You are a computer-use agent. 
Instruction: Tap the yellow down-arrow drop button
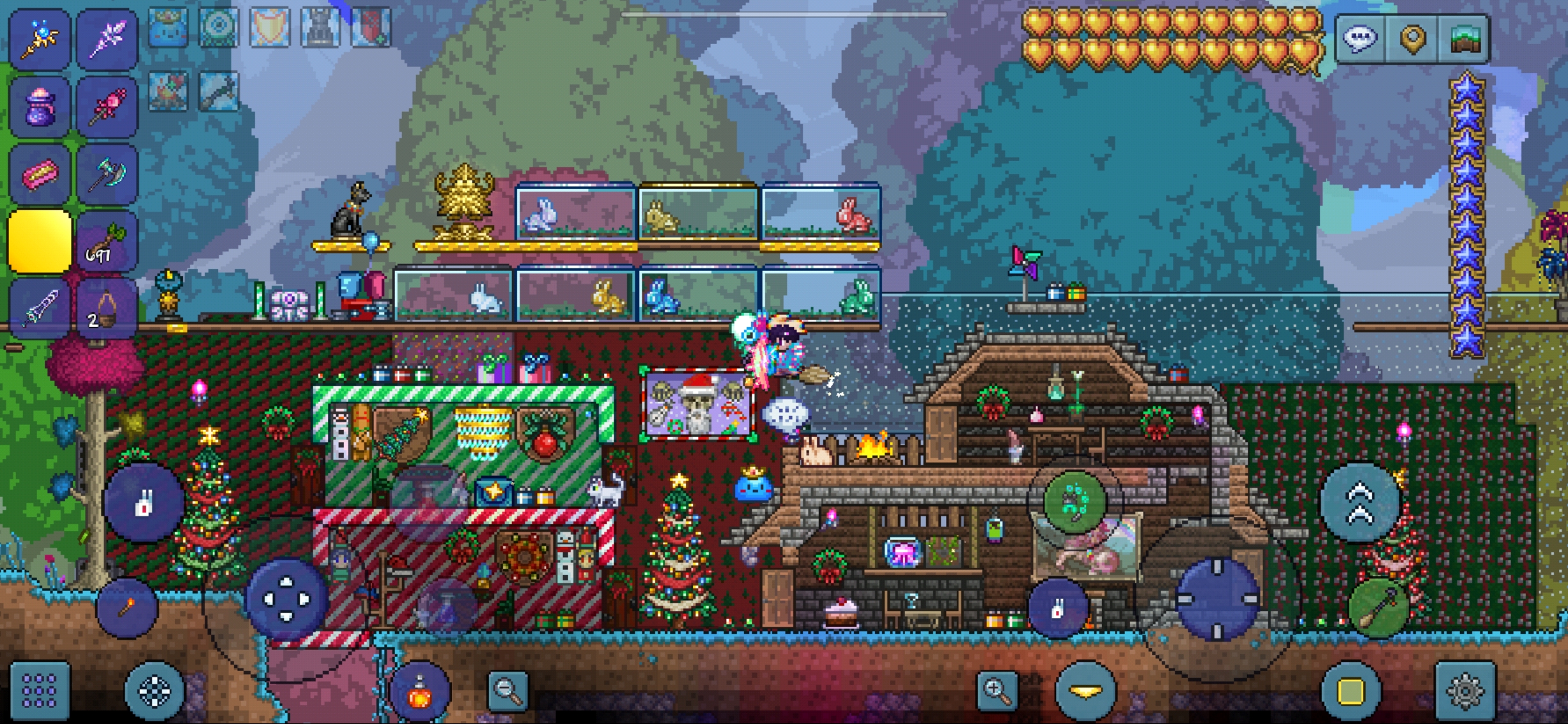(x=1085, y=691)
